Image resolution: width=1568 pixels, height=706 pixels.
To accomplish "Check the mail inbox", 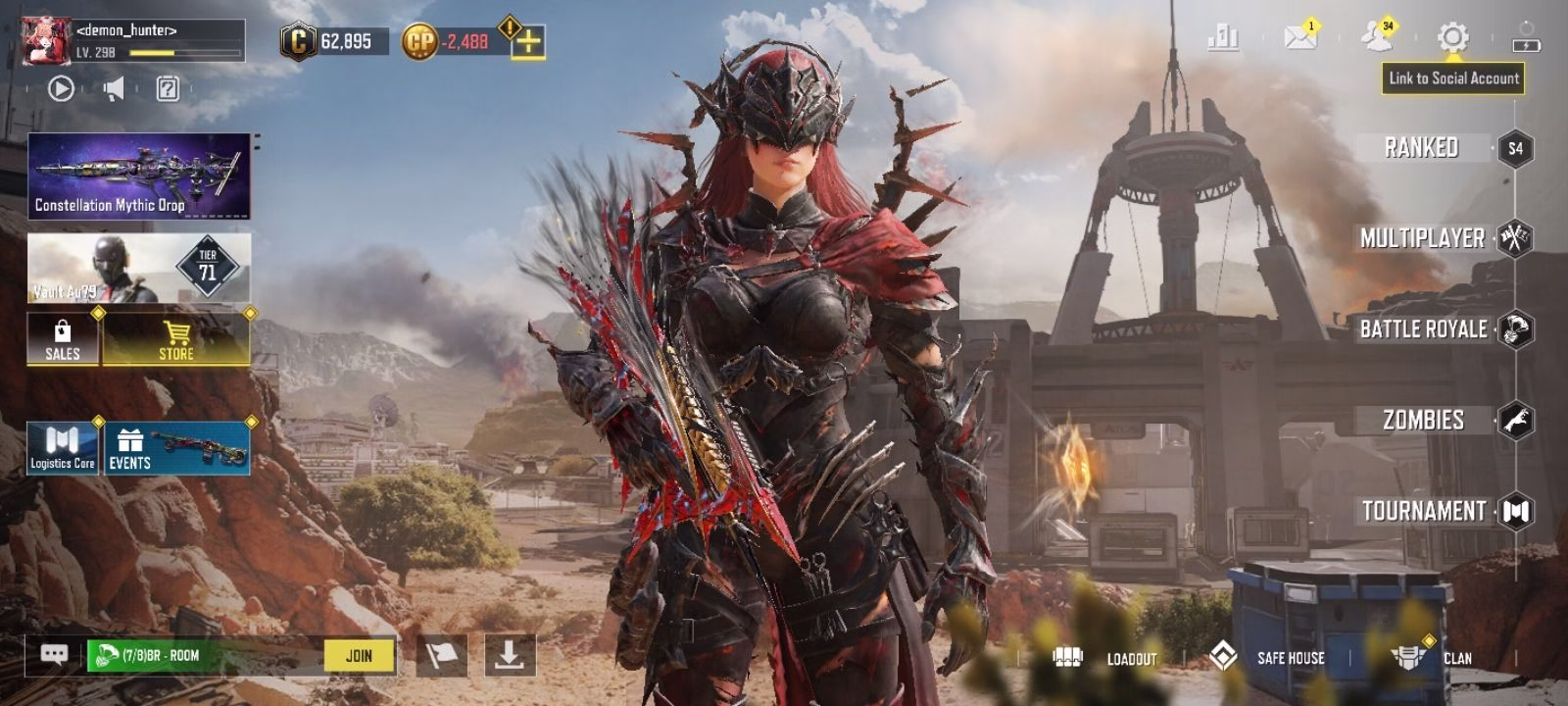I will tap(1299, 38).
